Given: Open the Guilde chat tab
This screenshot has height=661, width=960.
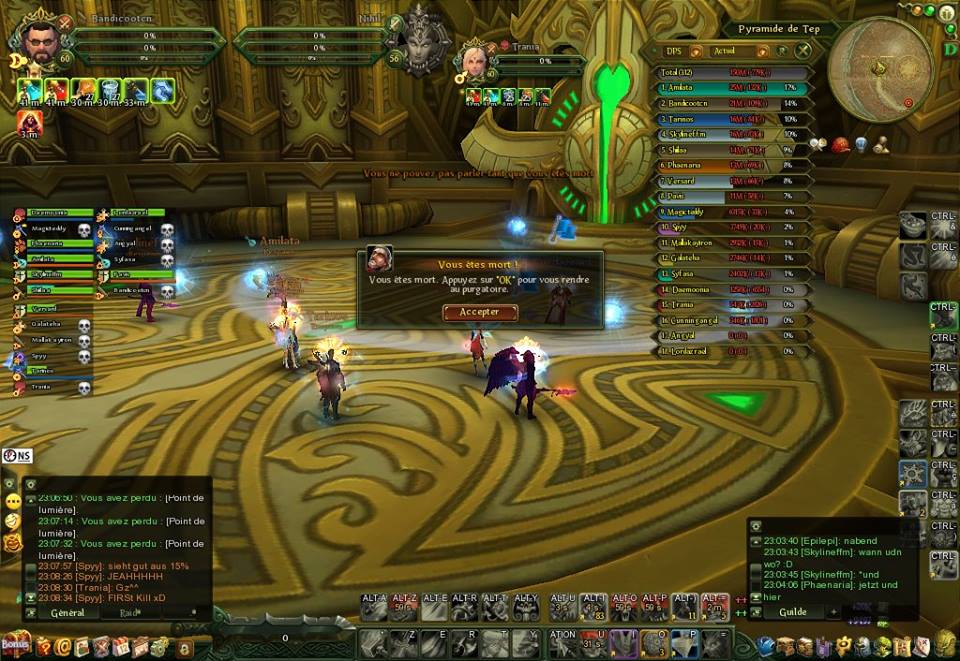Looking at the screenshot, I should click(x=792, y=611).
